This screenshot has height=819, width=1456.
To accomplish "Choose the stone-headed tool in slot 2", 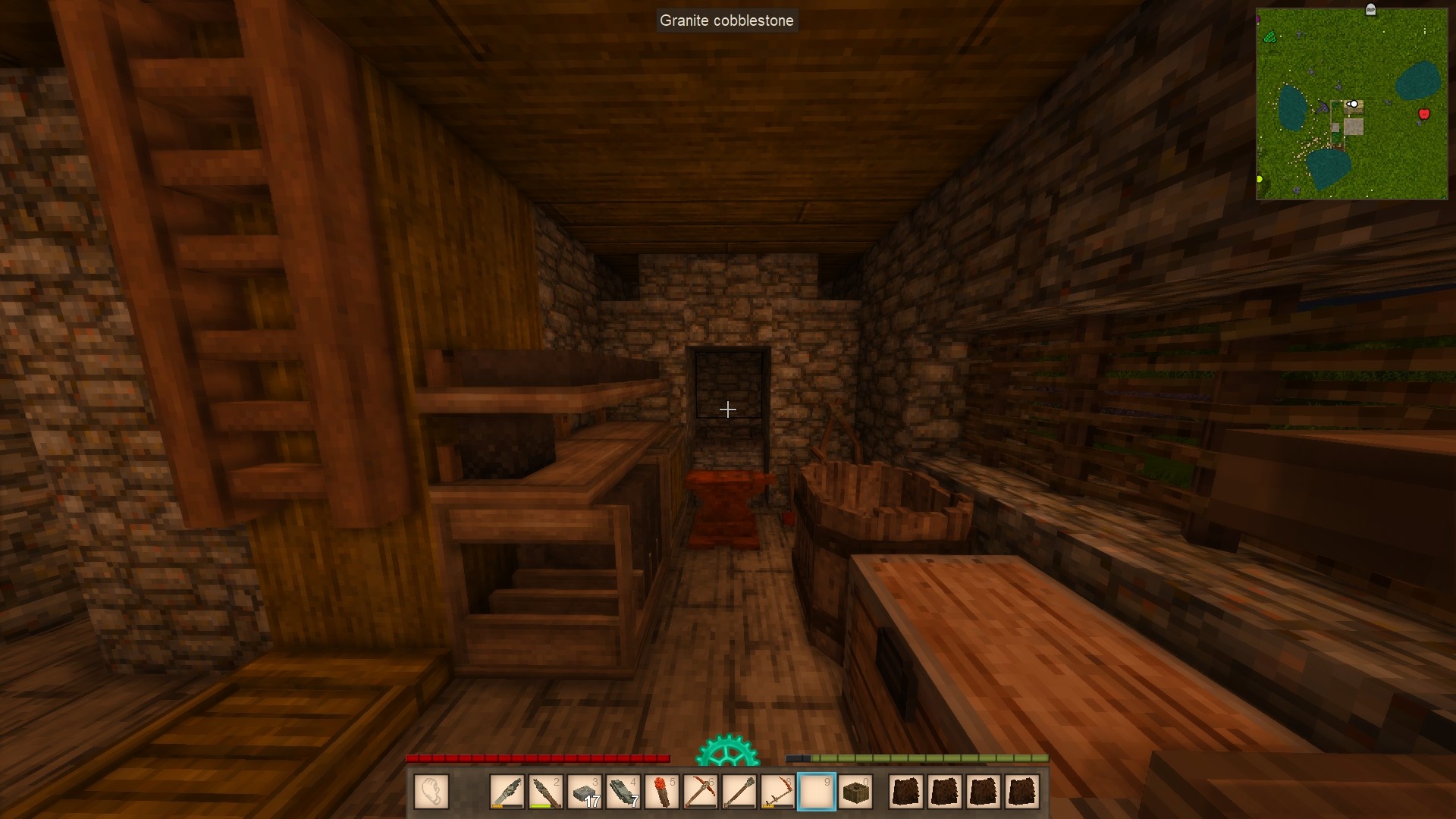I will (546, 792).
